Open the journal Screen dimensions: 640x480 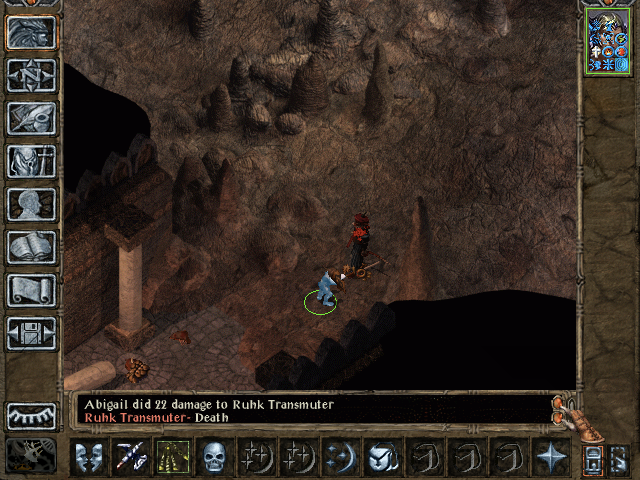(31, 118)
